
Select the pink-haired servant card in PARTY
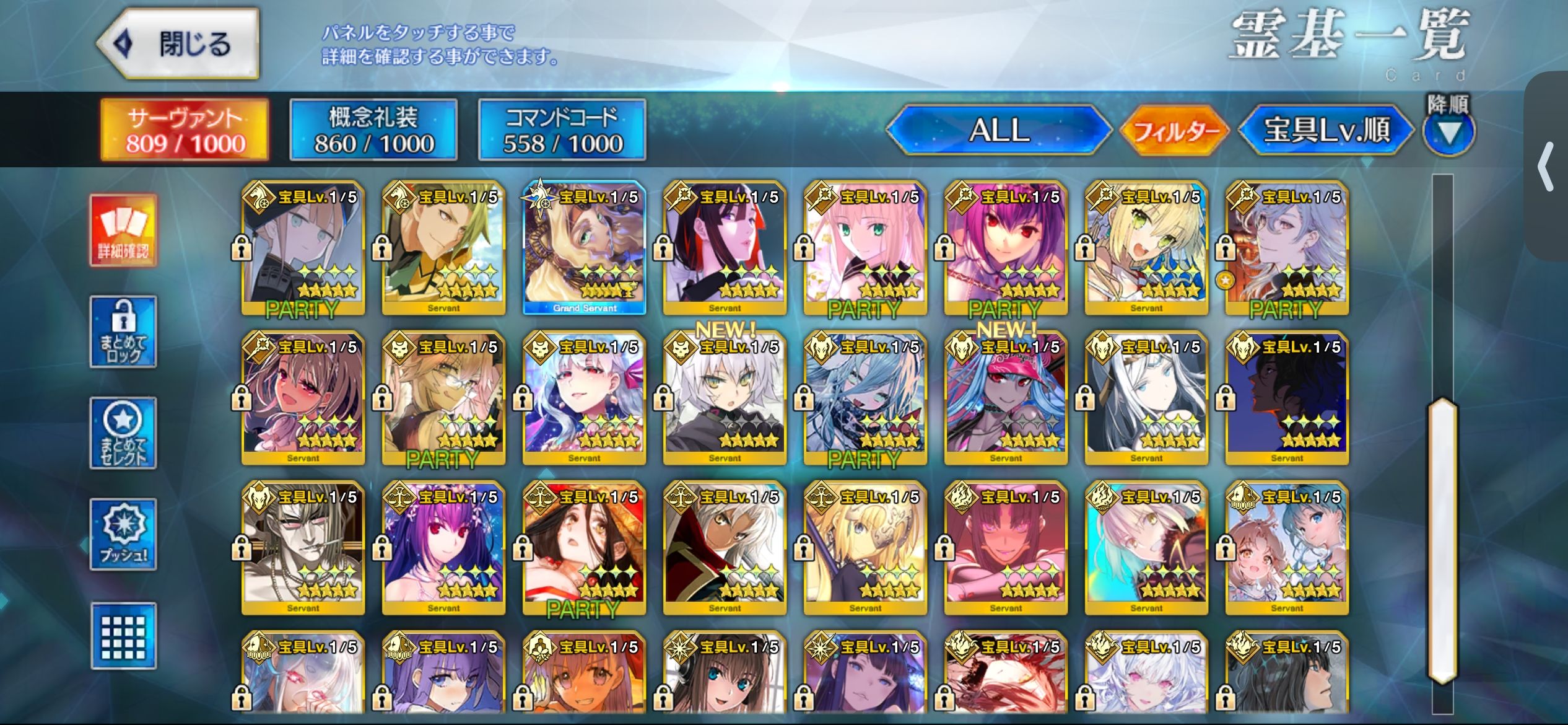pos(865,248)
